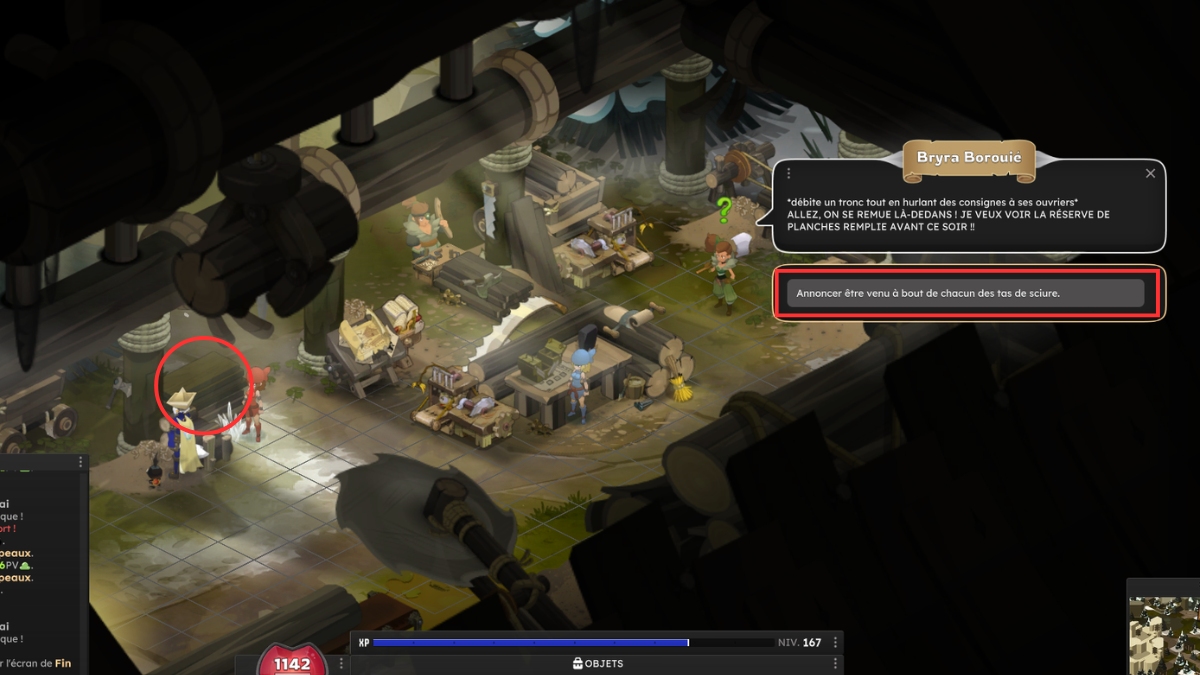The height and width of the screenshot is (675, 1200).
Task: Click inside the chat log panel
Action: [x=40, y=570]
